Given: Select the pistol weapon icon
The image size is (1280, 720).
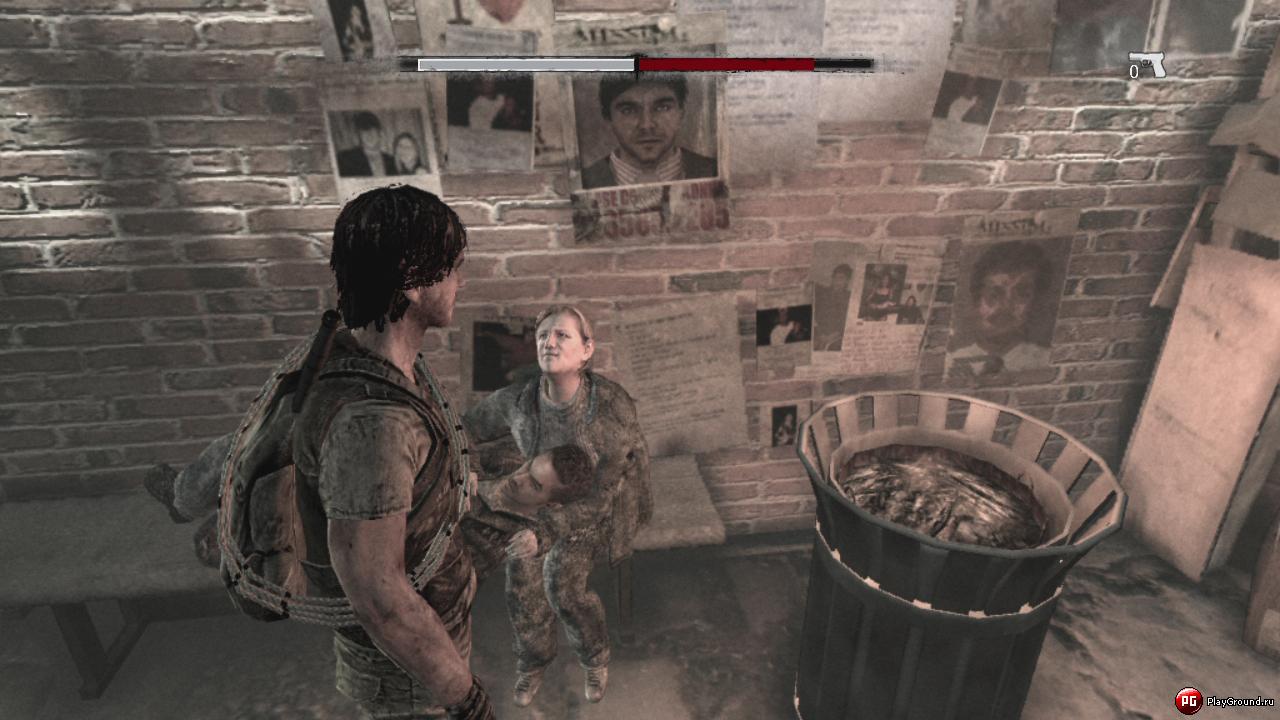Looking at the screenshot, I should pos(1148,63).
